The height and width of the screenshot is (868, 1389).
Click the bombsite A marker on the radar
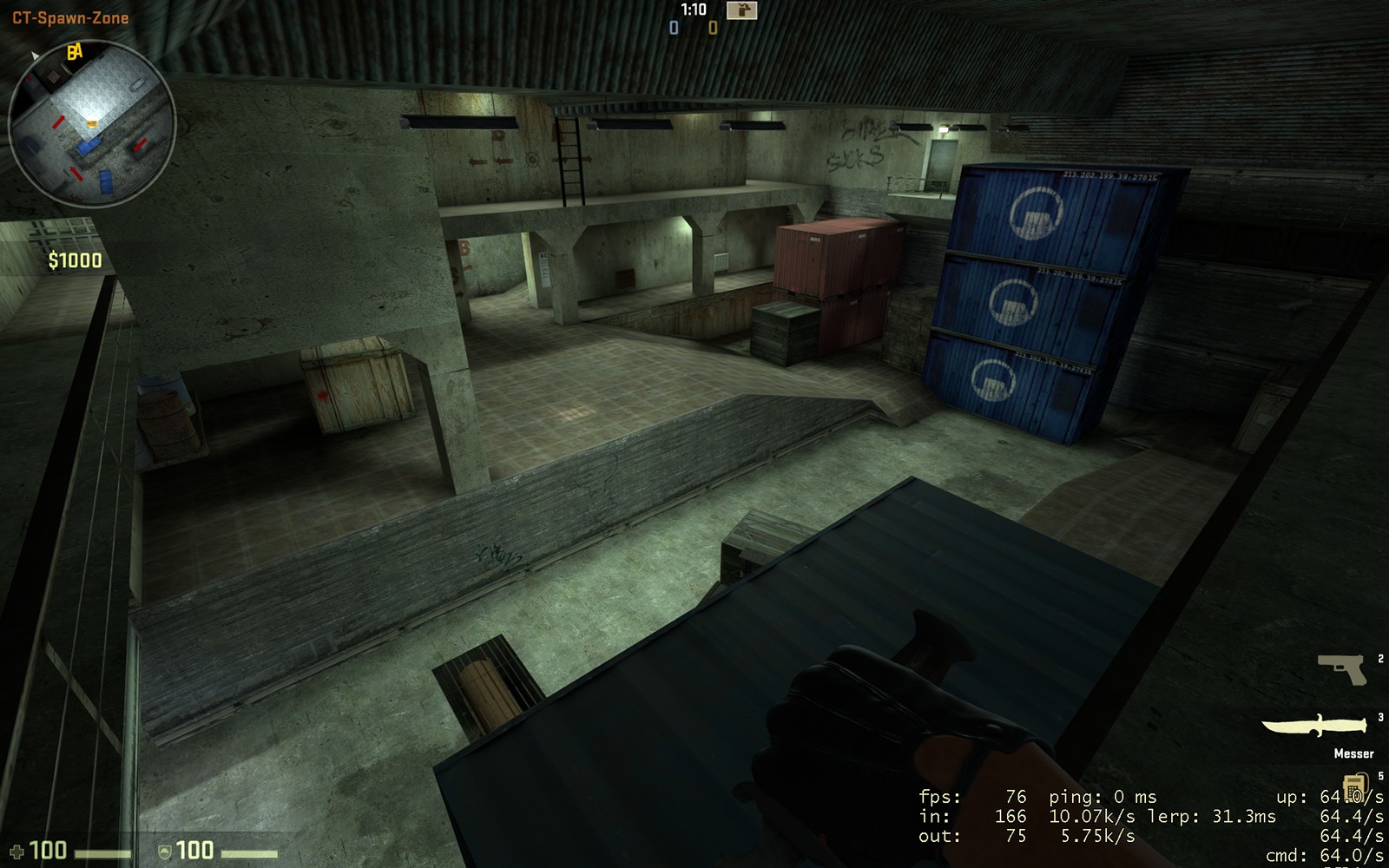coord(78,49)
